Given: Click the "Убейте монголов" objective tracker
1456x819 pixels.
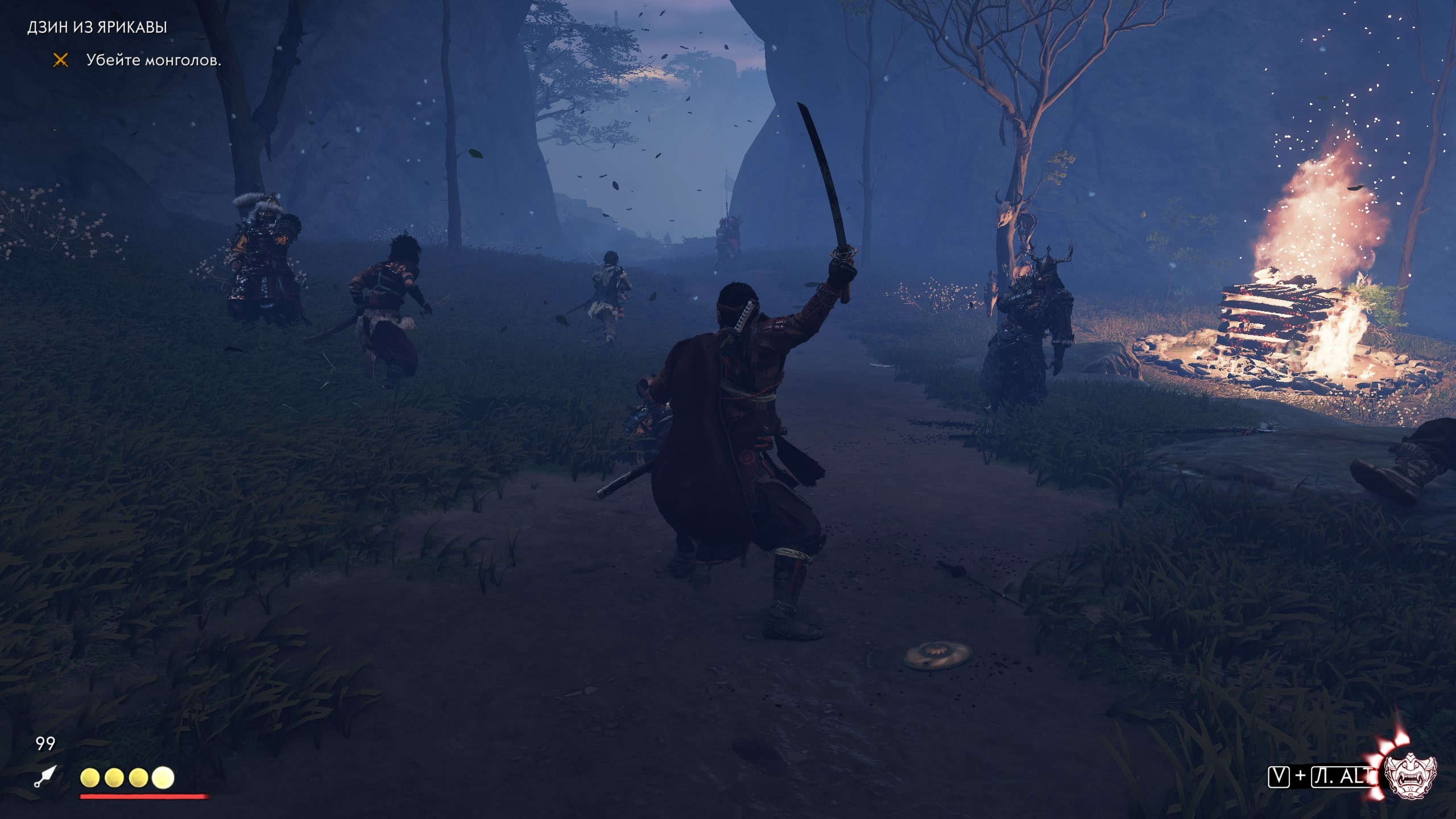Looking at the screenshot, I should pos(153,60).
